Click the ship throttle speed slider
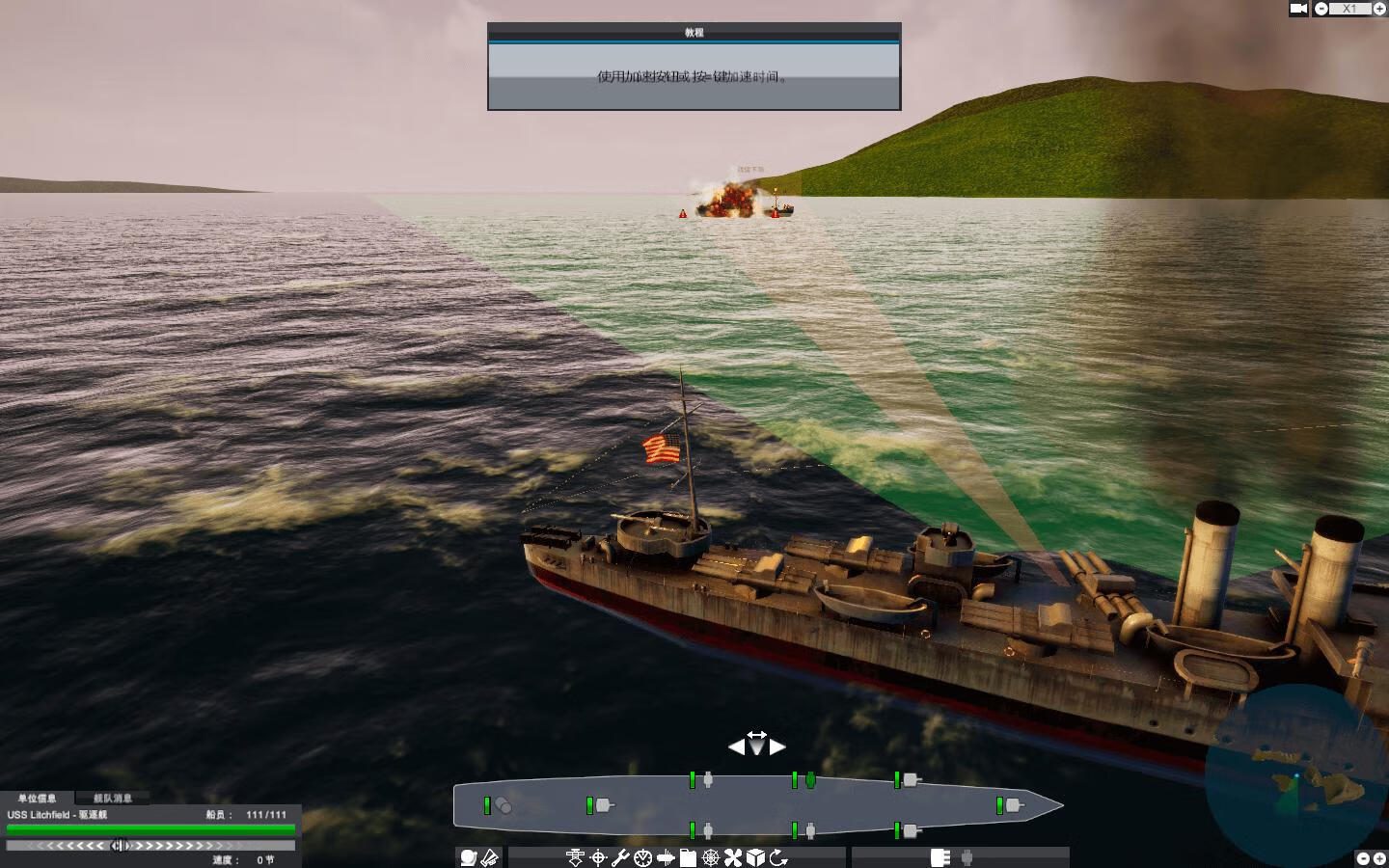Screen dimensions: 1389x868 (120, 846)
